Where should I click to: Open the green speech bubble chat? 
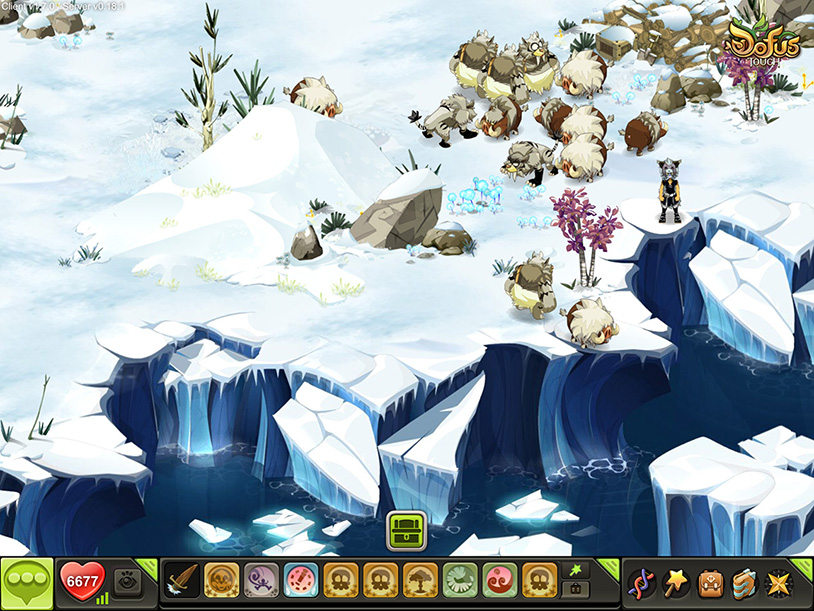(27, 584)
